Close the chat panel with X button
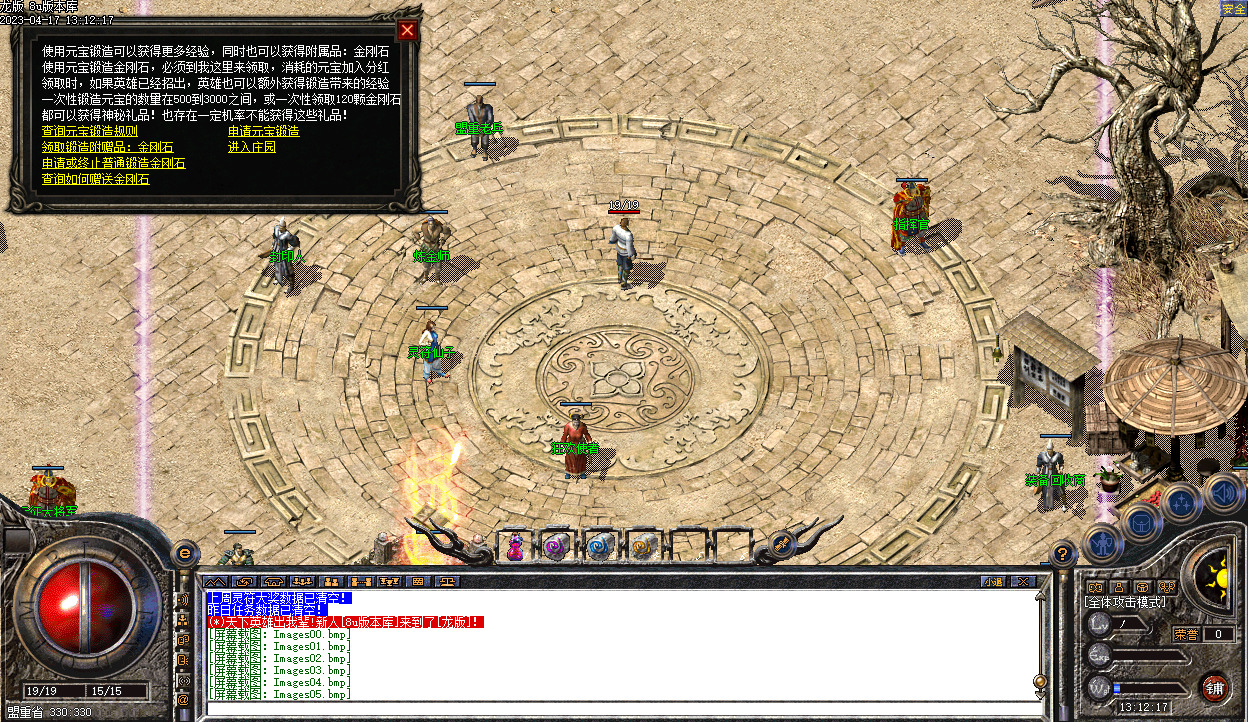Viewport: 1248px width, 722px height. point(1021,581)
